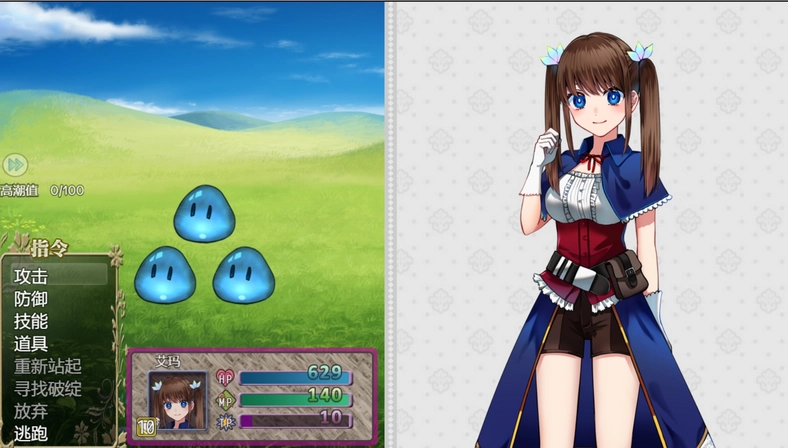788x448 pixels.
Task: Toggle the fast-forward double-arrow button
Action: coord(14,165)
